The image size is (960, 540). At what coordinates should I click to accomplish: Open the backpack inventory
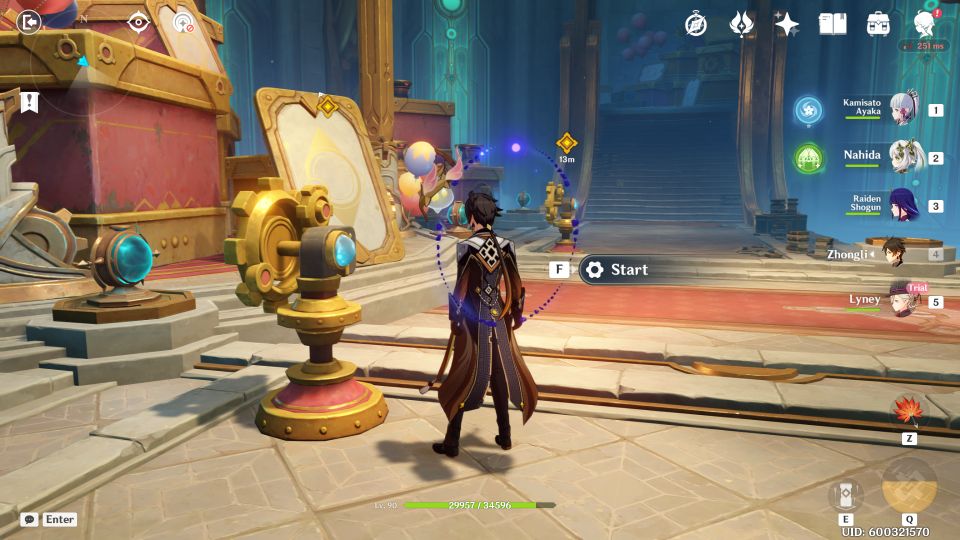click(x=878, y=24)
